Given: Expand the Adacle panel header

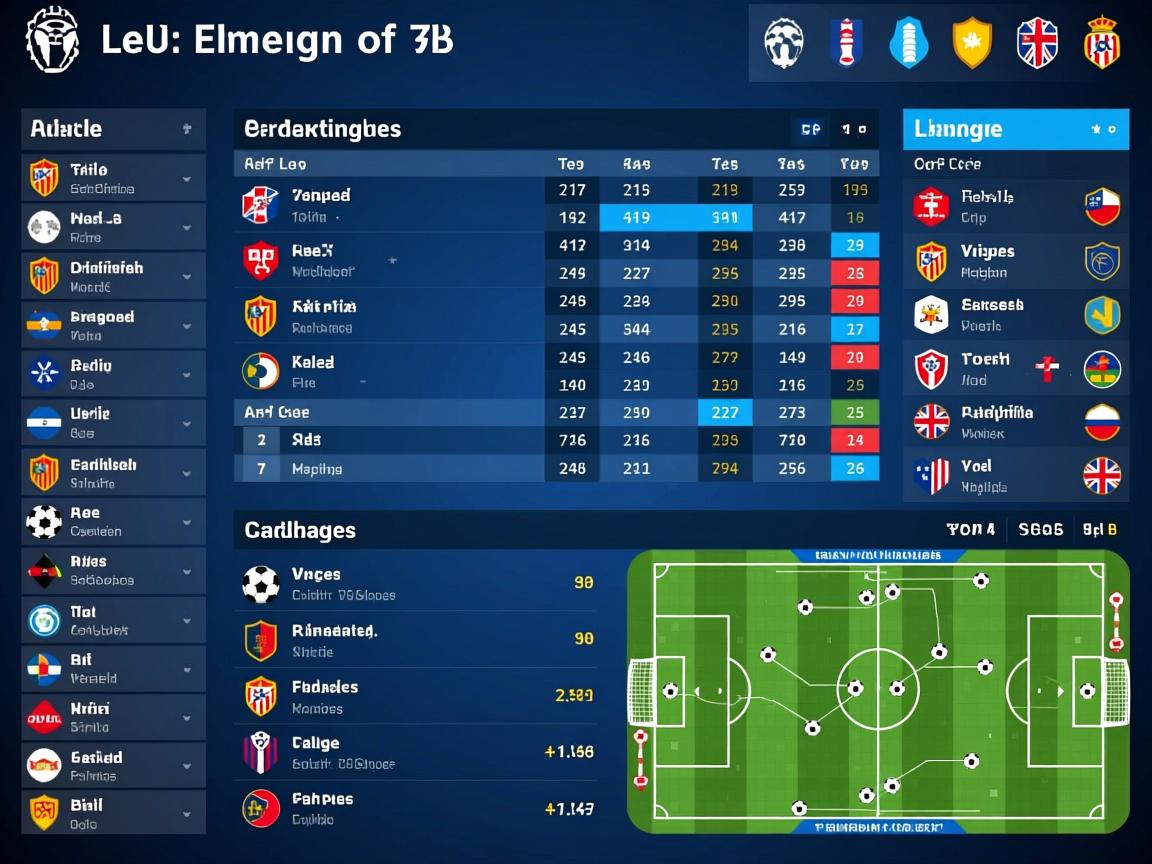Looking at the screenshot, I should coord(112,129).
